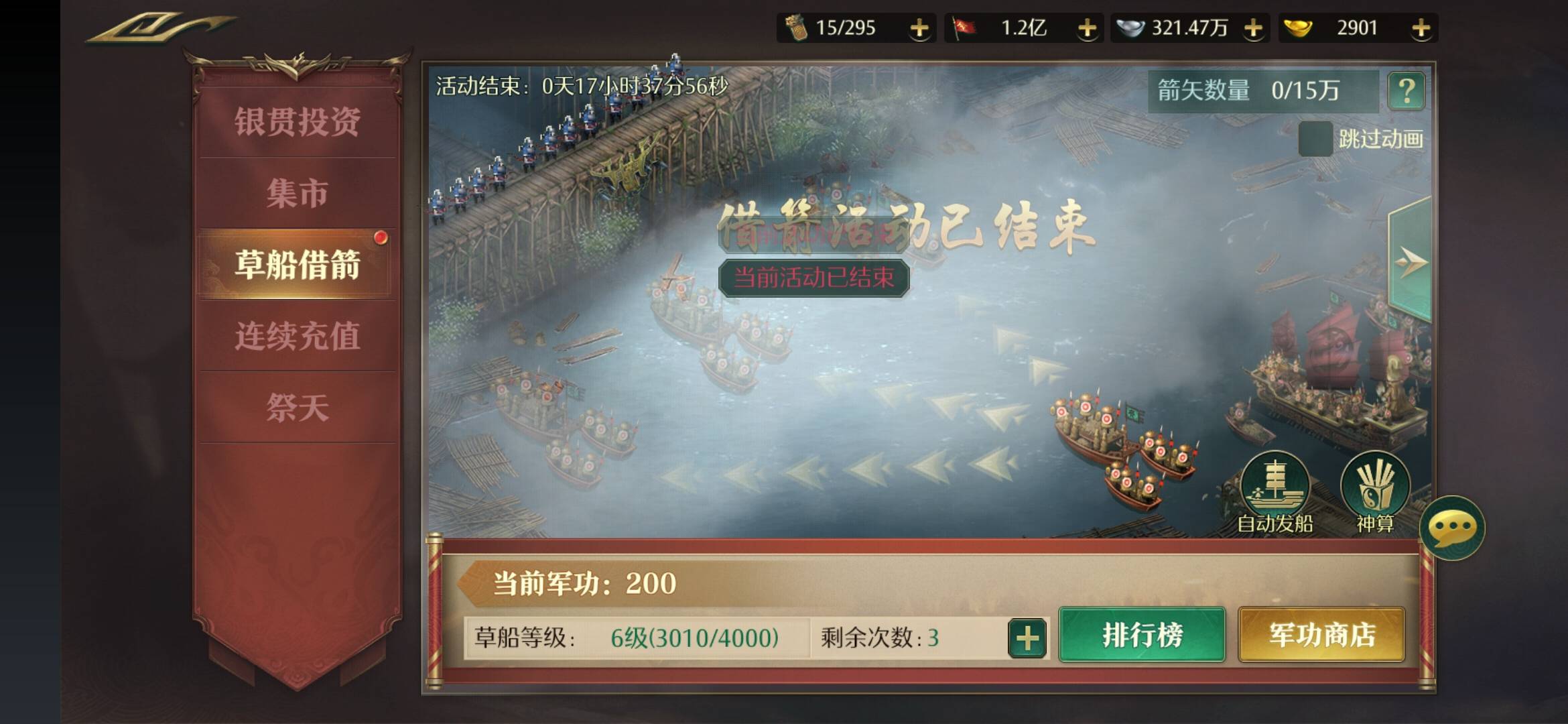Expand the green arrow side panel
The width and height of the screenshot is (1568, 724).
pyautogui.click(x=1411, y=261)
